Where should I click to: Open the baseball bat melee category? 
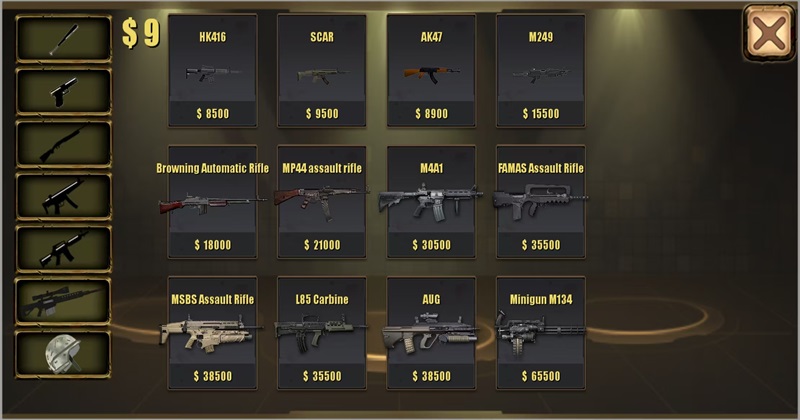[x=63, y=39]
